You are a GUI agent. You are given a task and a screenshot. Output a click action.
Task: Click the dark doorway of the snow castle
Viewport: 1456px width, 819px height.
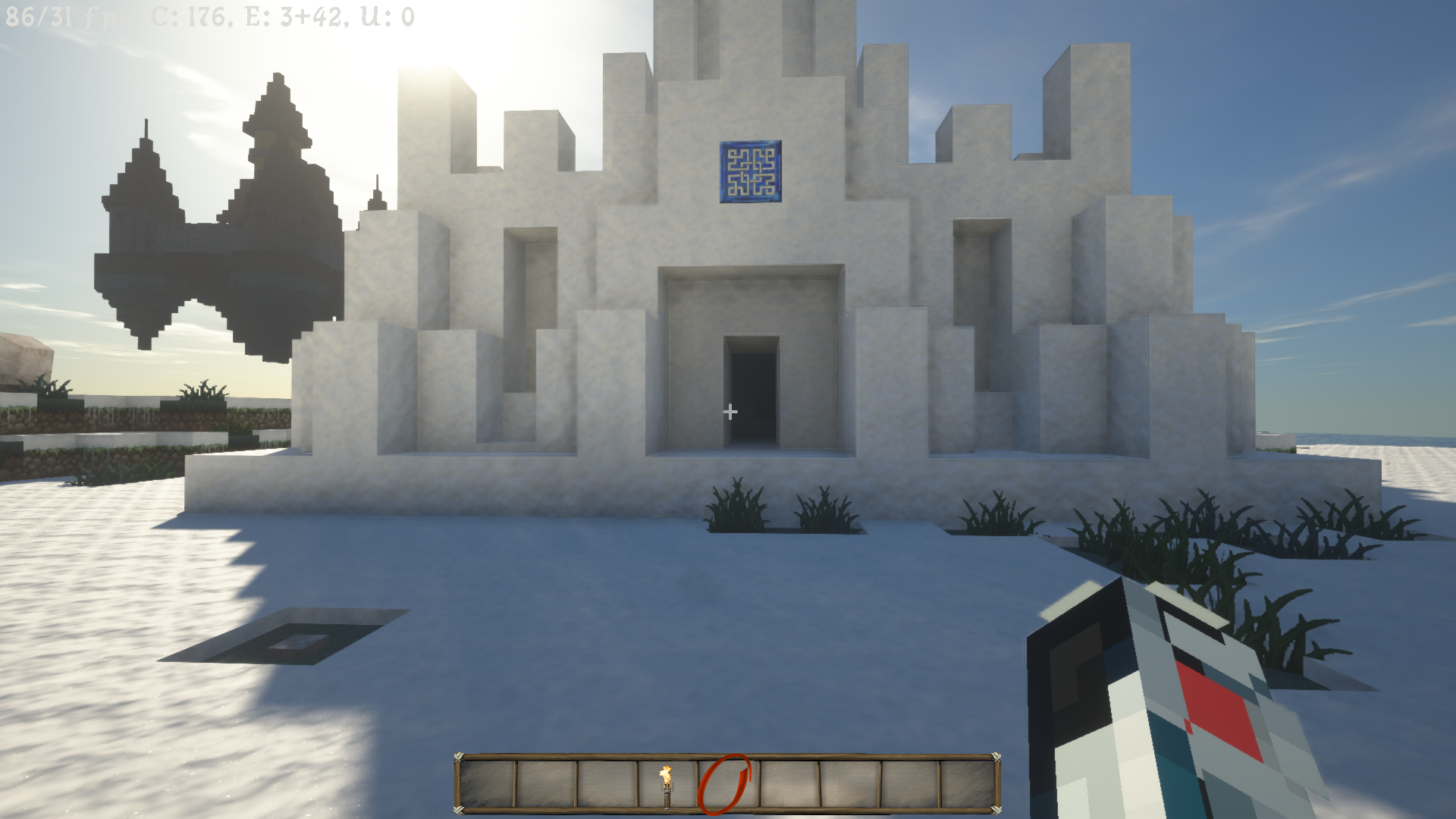point(755,394)
